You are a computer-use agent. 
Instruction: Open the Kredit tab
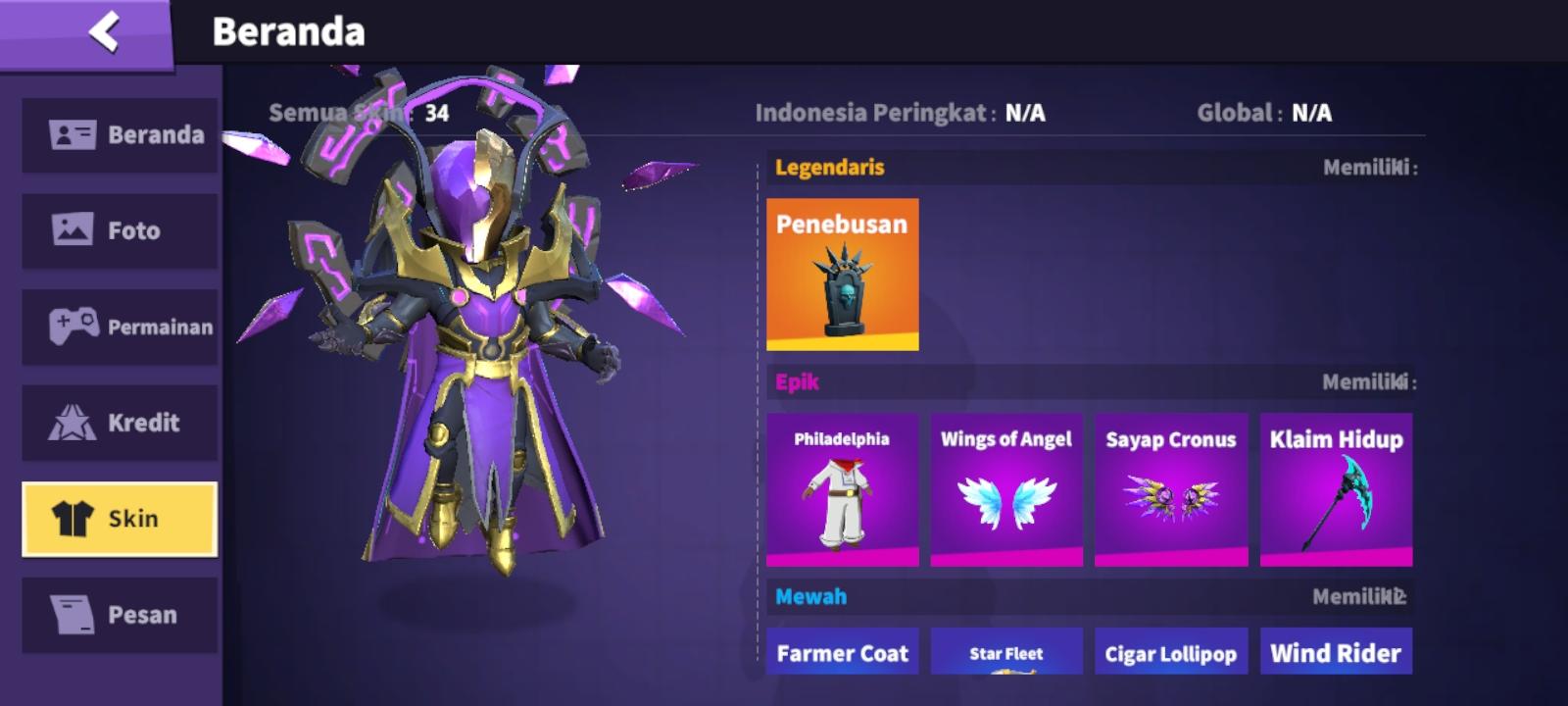pos(120,423)
